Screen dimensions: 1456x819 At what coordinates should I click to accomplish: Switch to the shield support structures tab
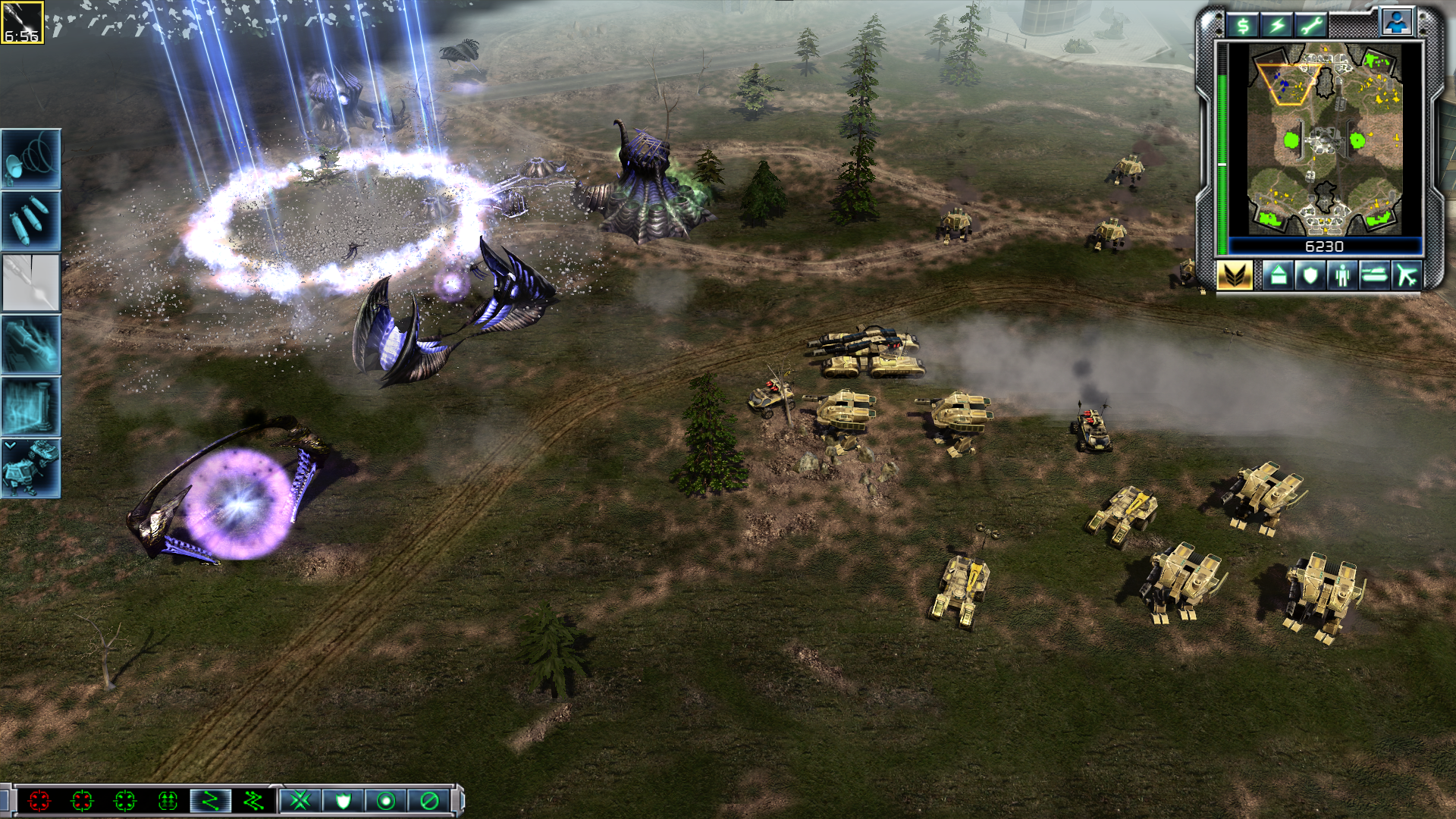click(1310, 275)
